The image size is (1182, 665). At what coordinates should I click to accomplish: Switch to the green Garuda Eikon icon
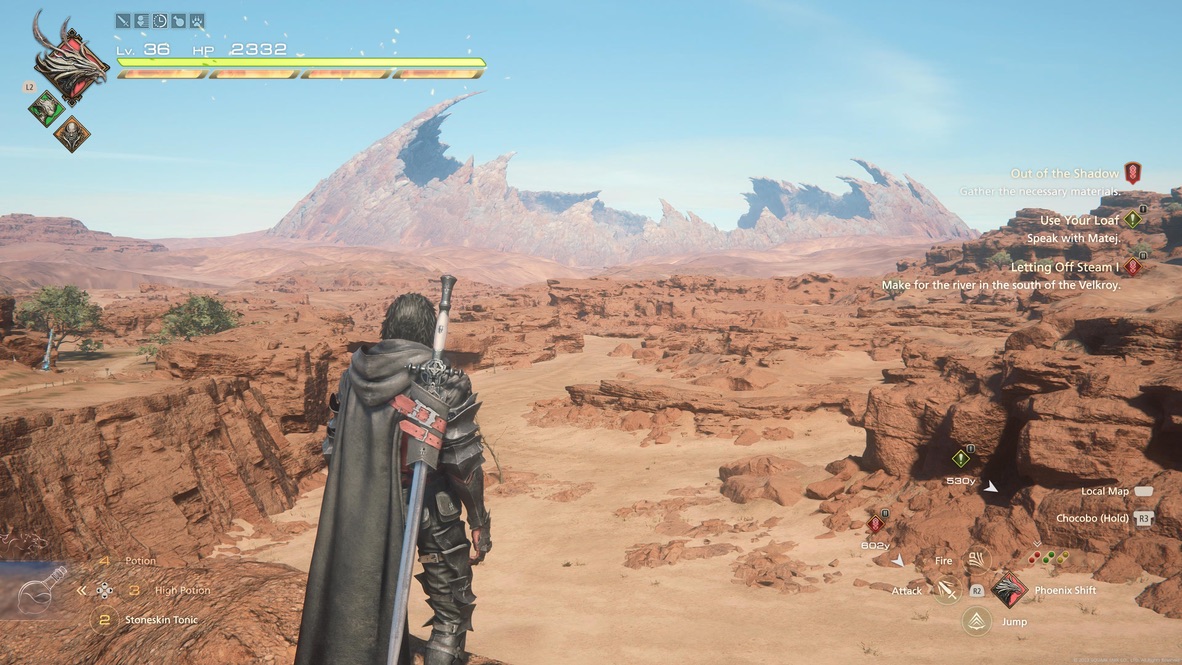pos(46,108)
